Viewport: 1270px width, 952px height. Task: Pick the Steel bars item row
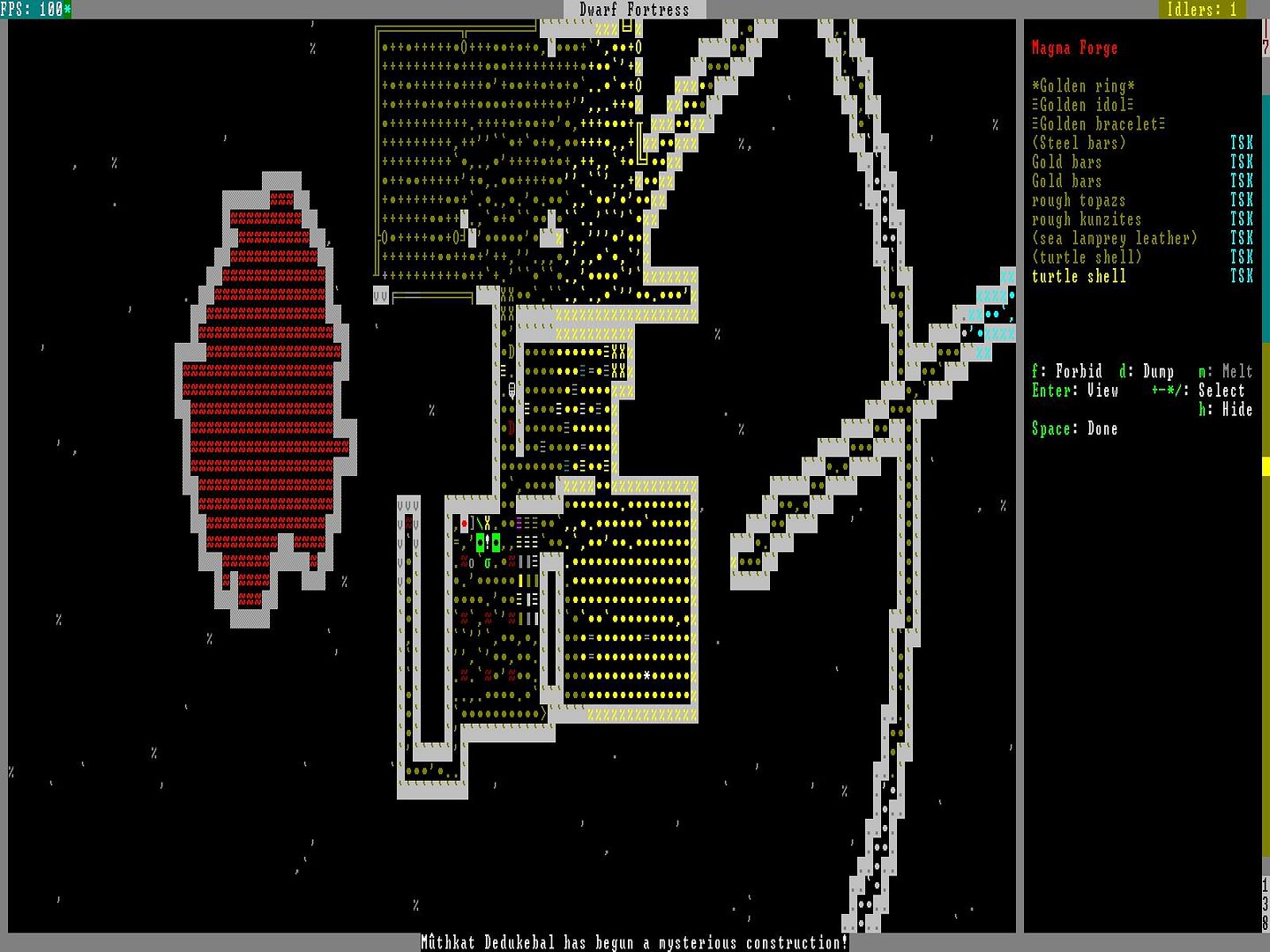[1079, 144]
